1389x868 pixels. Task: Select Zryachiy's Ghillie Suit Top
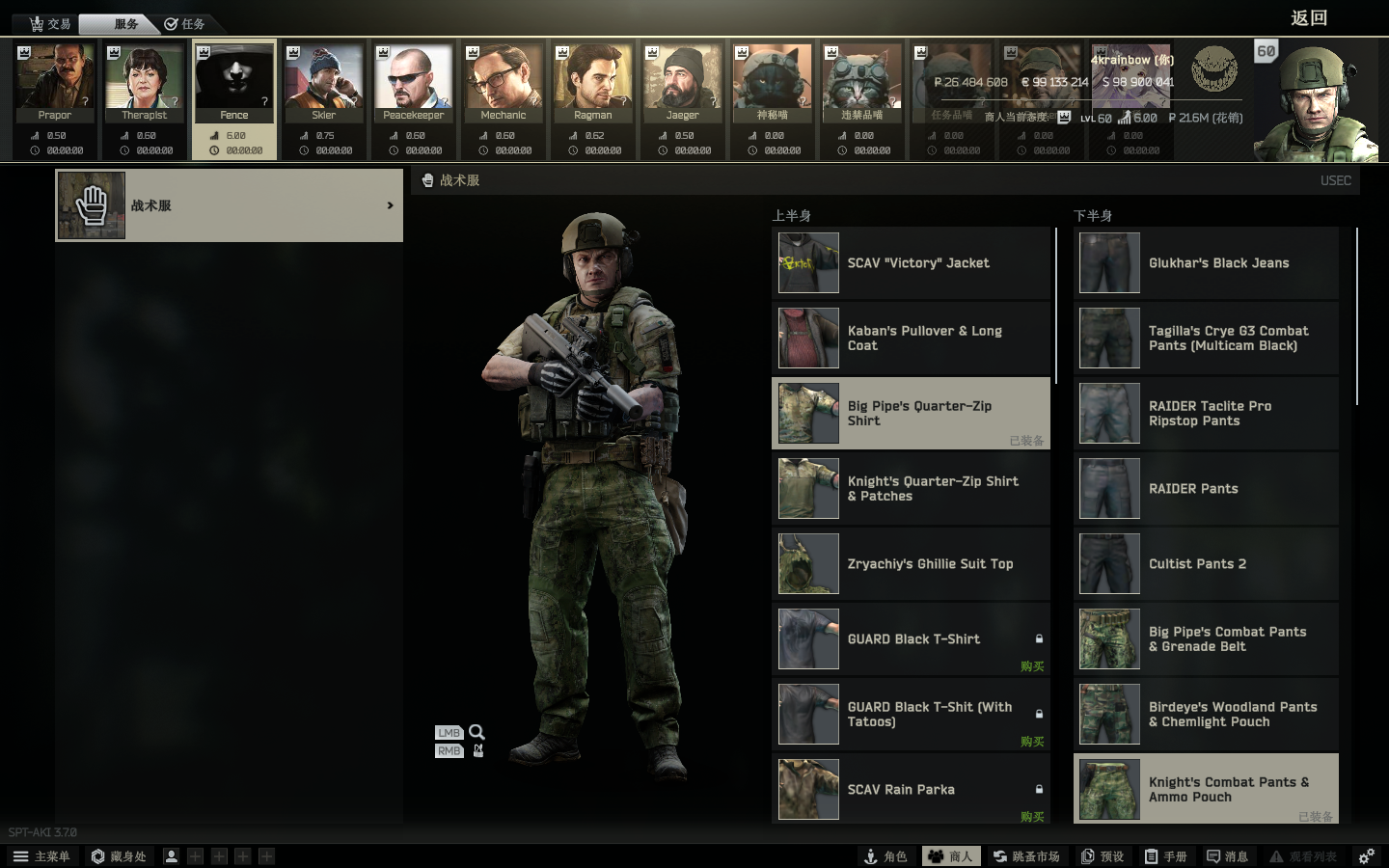(911, 564)
